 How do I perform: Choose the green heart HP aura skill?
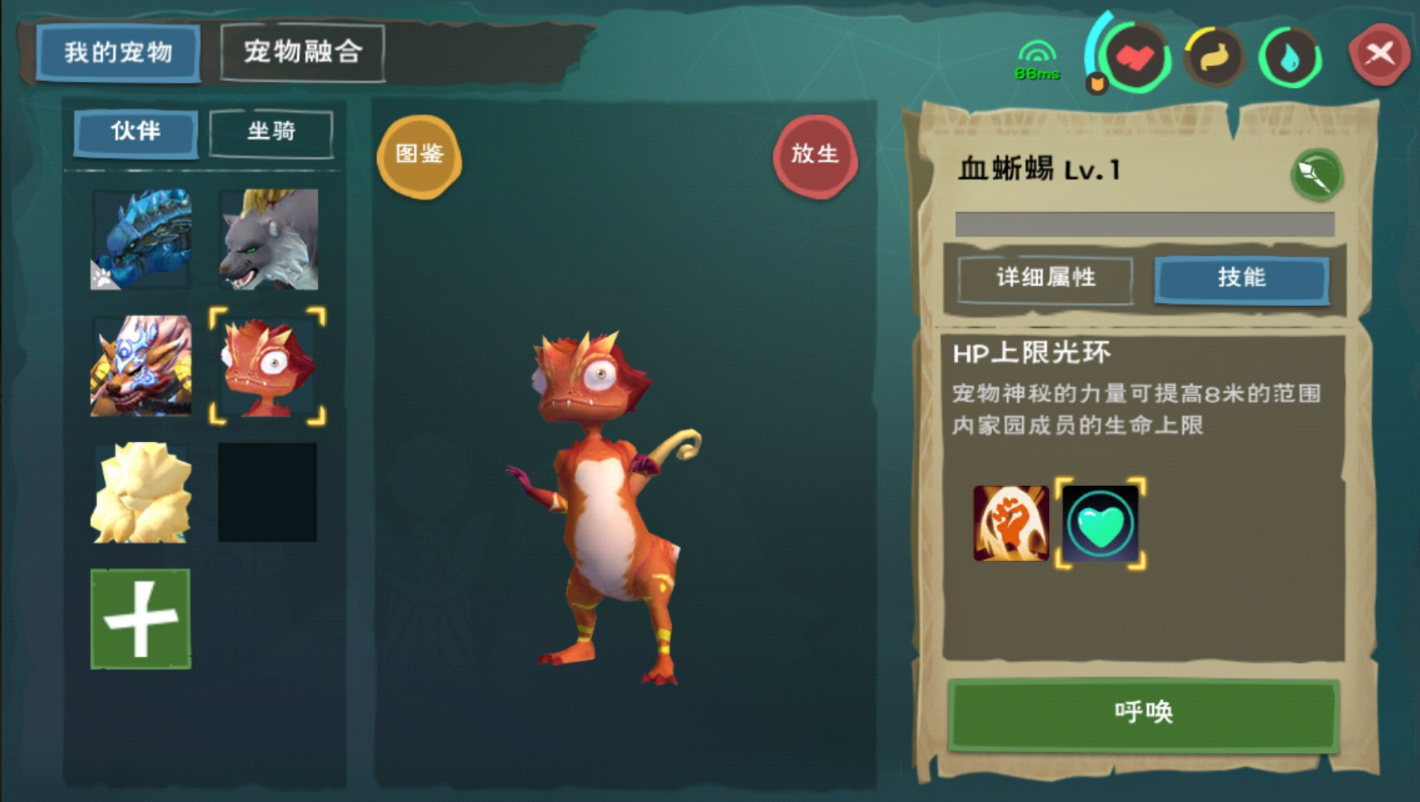pos(1100,523)
